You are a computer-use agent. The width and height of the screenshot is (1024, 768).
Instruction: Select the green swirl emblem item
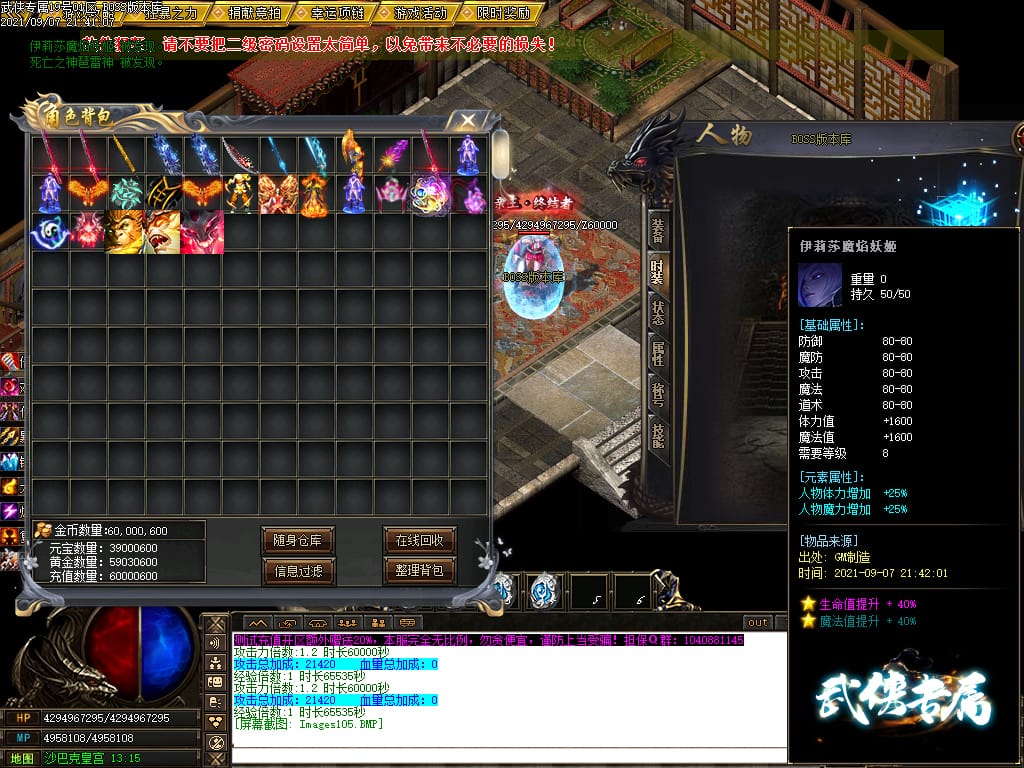126,193
